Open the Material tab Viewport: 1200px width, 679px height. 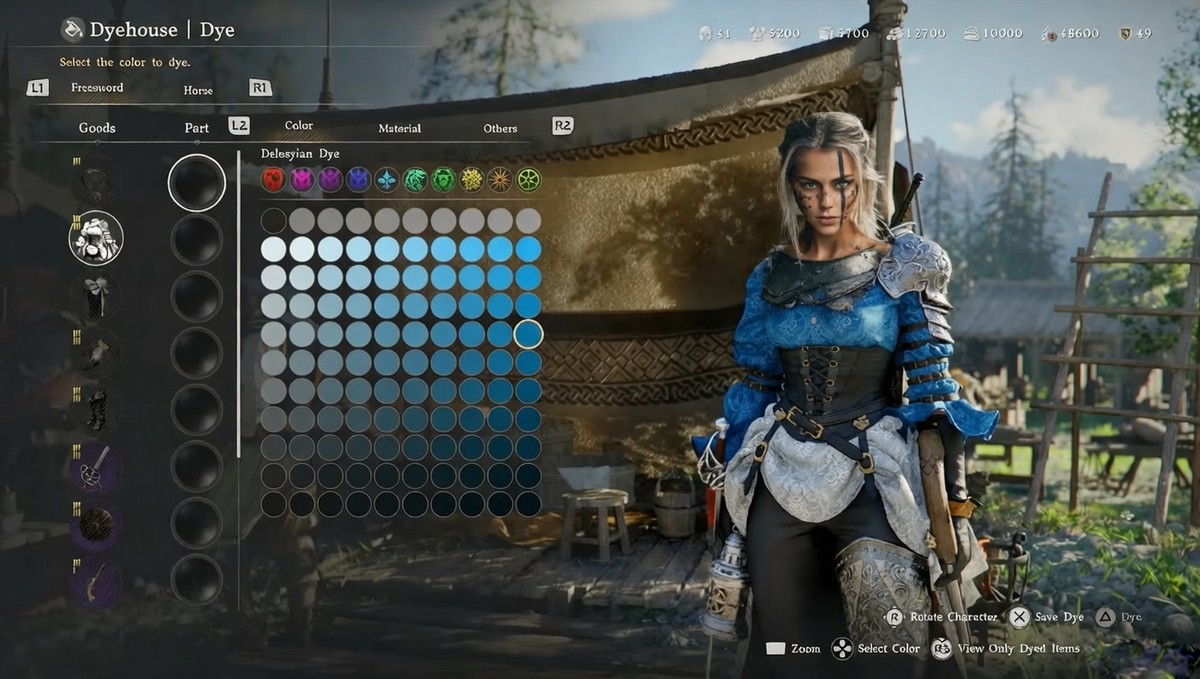[399, 128]
